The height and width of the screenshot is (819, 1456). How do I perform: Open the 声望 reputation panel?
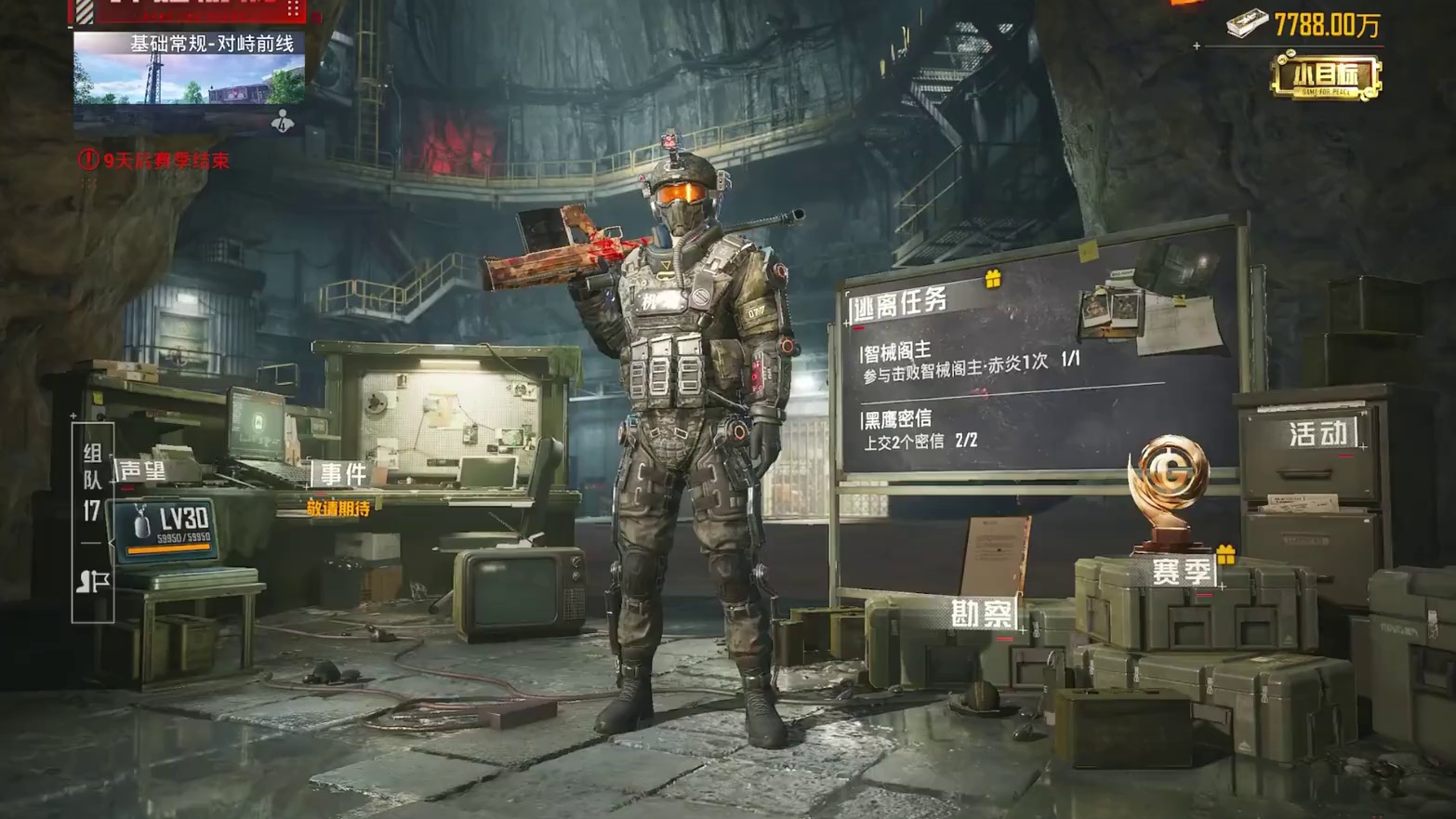(x=142, y=472)
